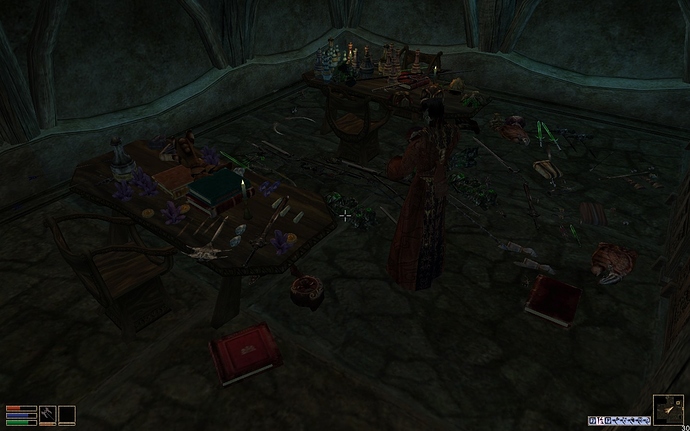The height and width of the screenshot is (431, 690).
Task: Open the minimap in the corner
Action: click(x=668, y=410)
